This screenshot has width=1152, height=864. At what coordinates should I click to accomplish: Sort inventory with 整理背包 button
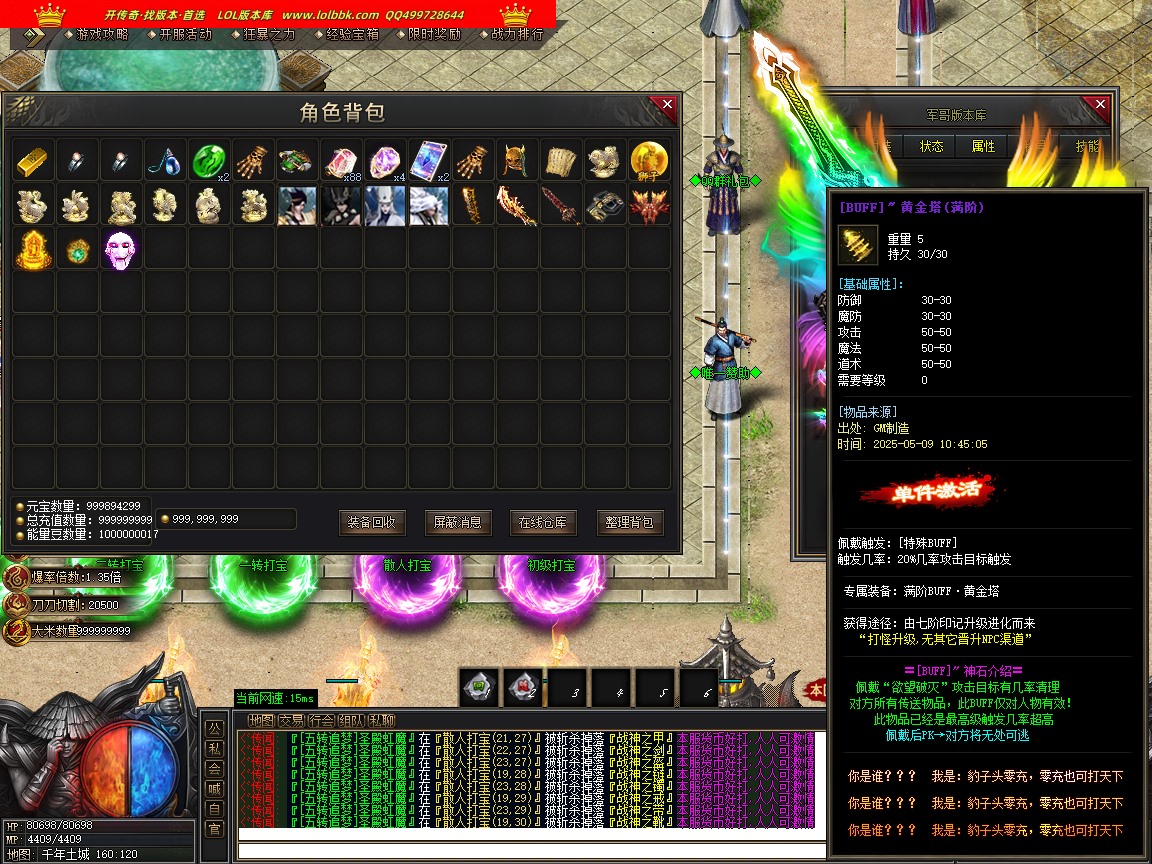point(630,522)
